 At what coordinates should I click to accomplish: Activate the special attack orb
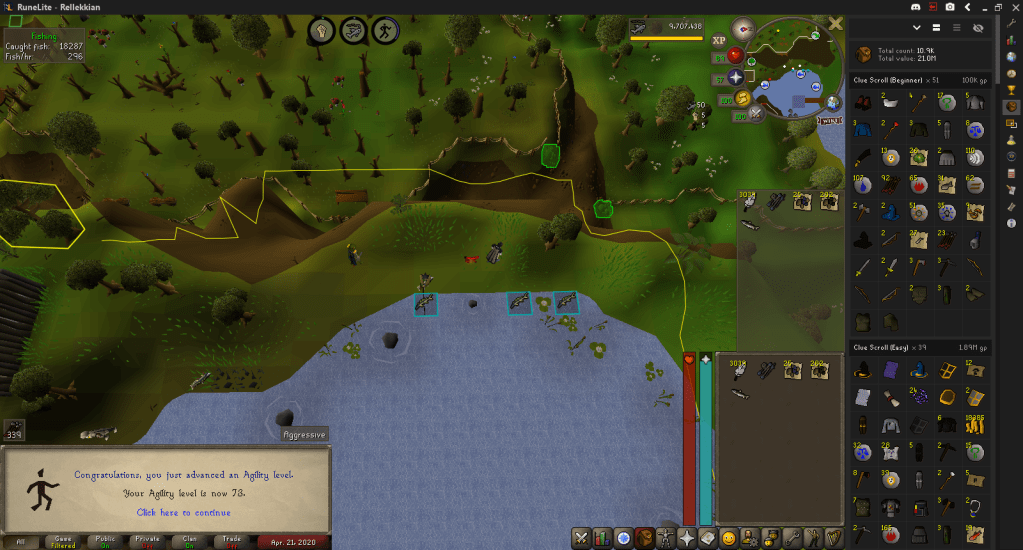coord(755,112)
